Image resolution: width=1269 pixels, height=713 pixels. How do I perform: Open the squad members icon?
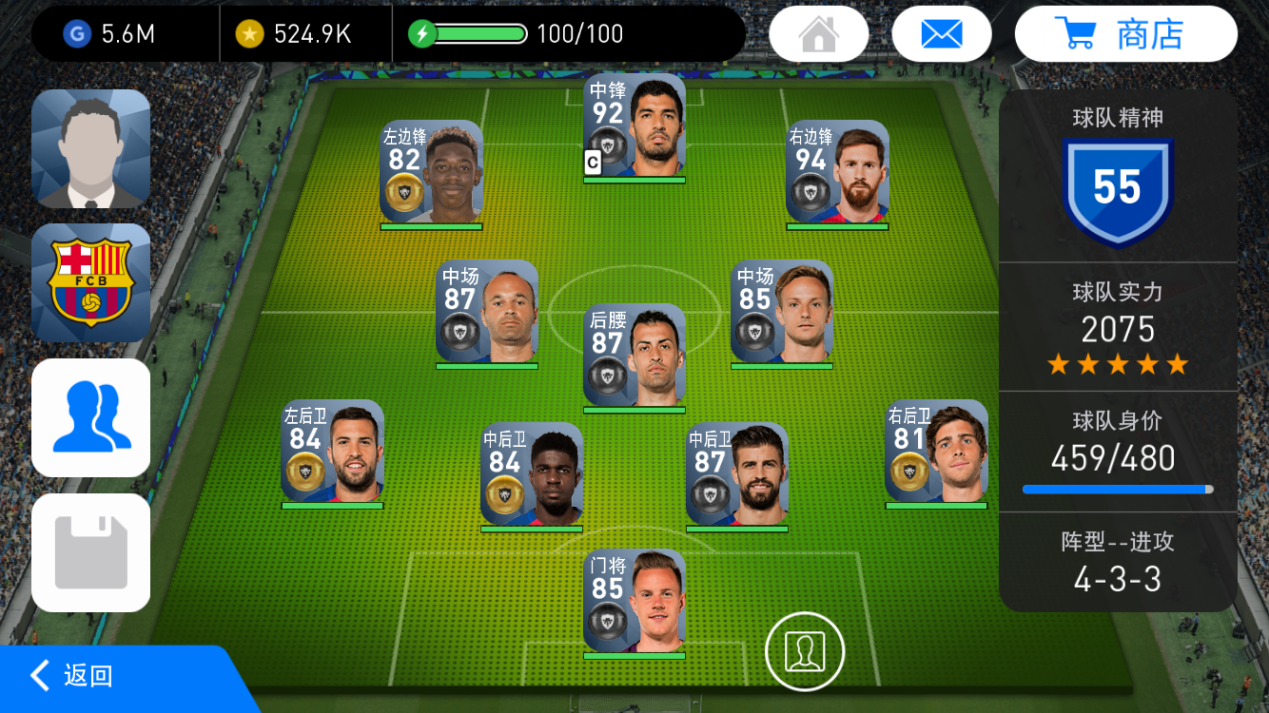(x=91, y=417)
